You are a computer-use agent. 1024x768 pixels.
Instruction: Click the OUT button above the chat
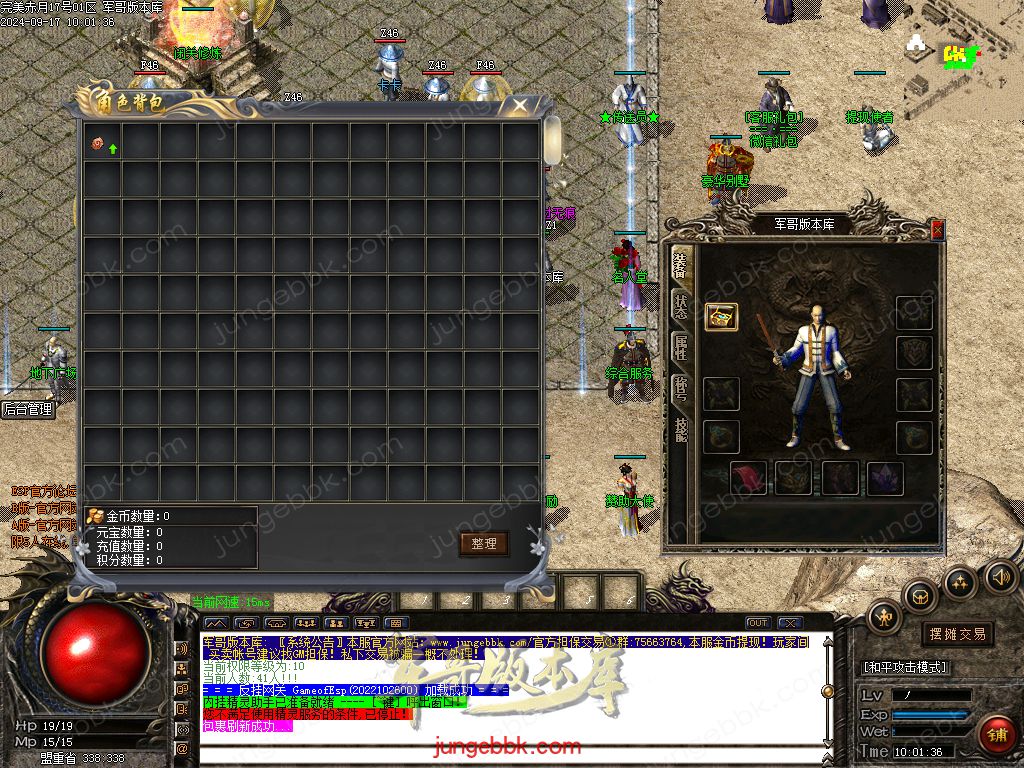click(758, 623)
